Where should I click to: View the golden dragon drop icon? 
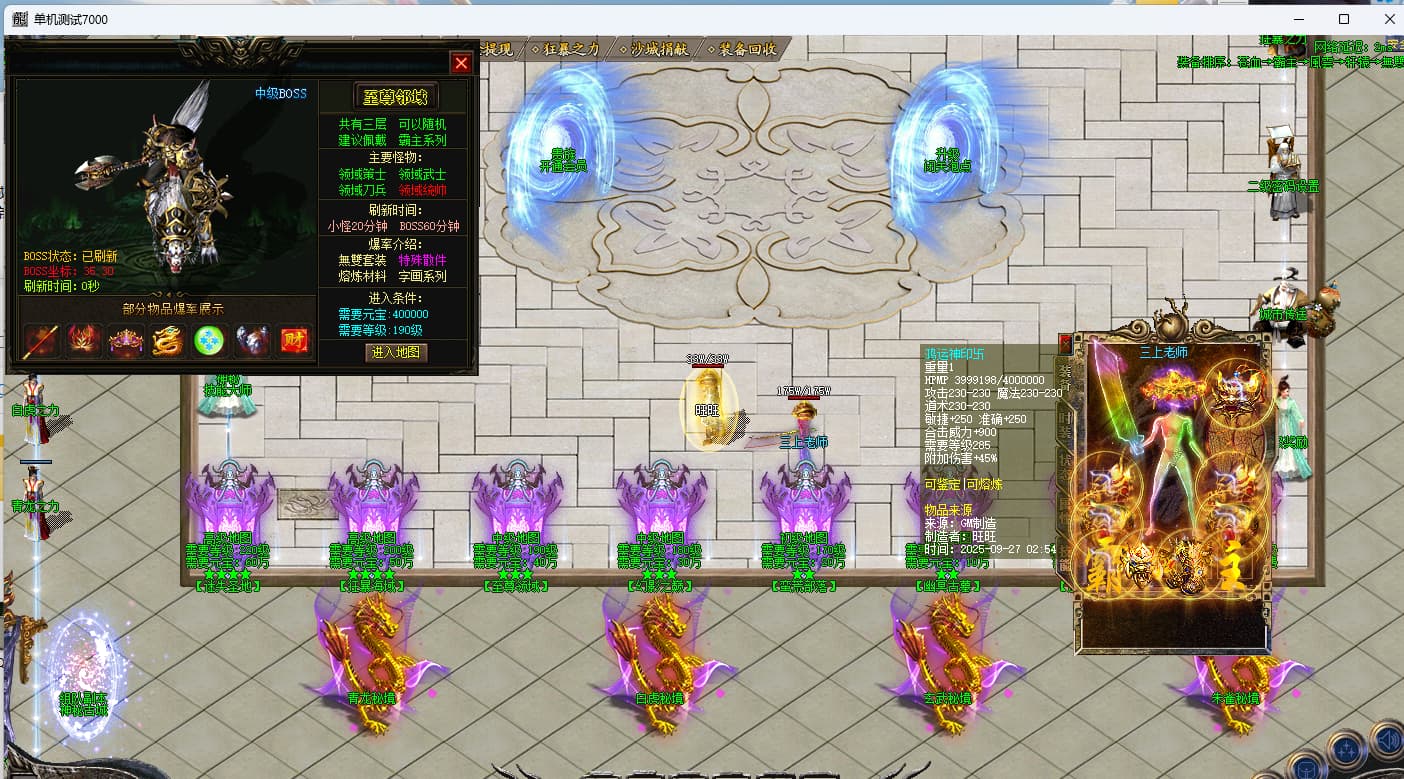coord(168,341)
